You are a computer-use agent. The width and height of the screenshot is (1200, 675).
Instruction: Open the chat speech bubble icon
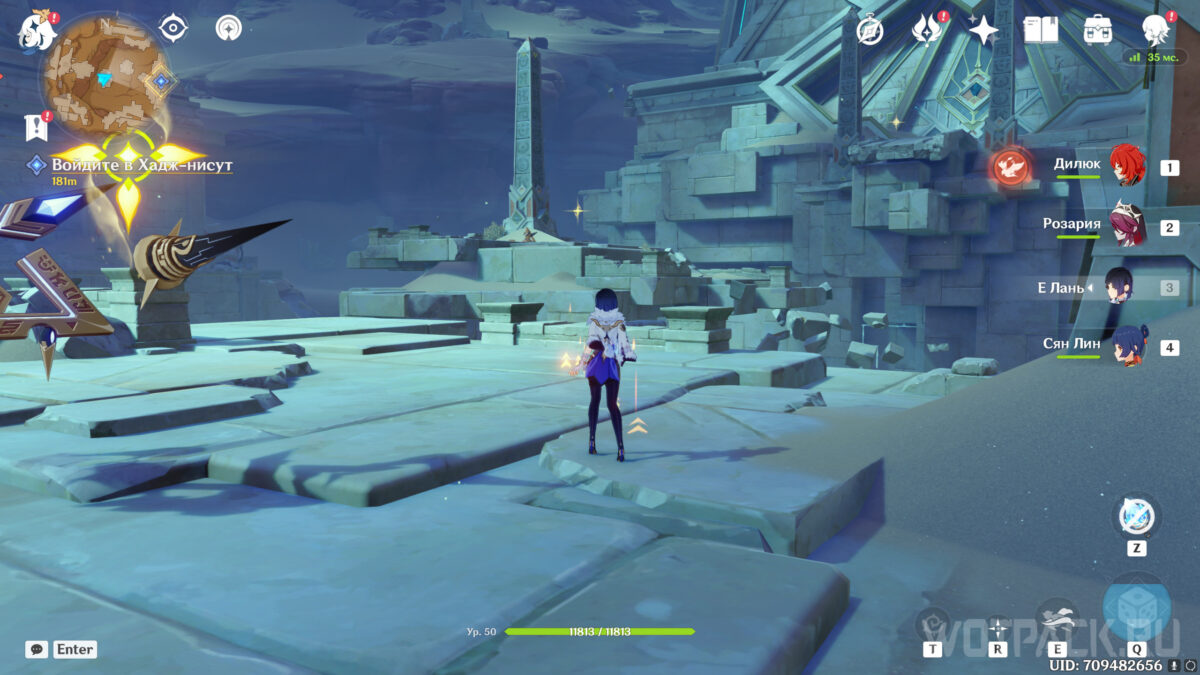click(37, 650)
